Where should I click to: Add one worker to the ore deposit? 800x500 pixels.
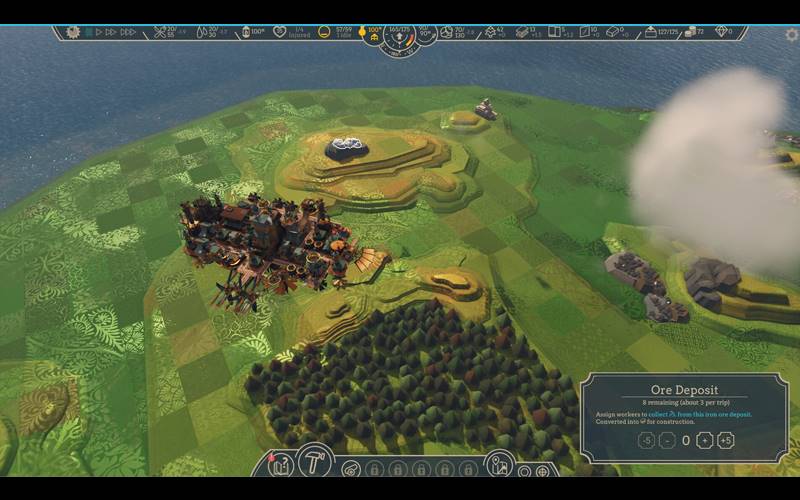(704, 440)
